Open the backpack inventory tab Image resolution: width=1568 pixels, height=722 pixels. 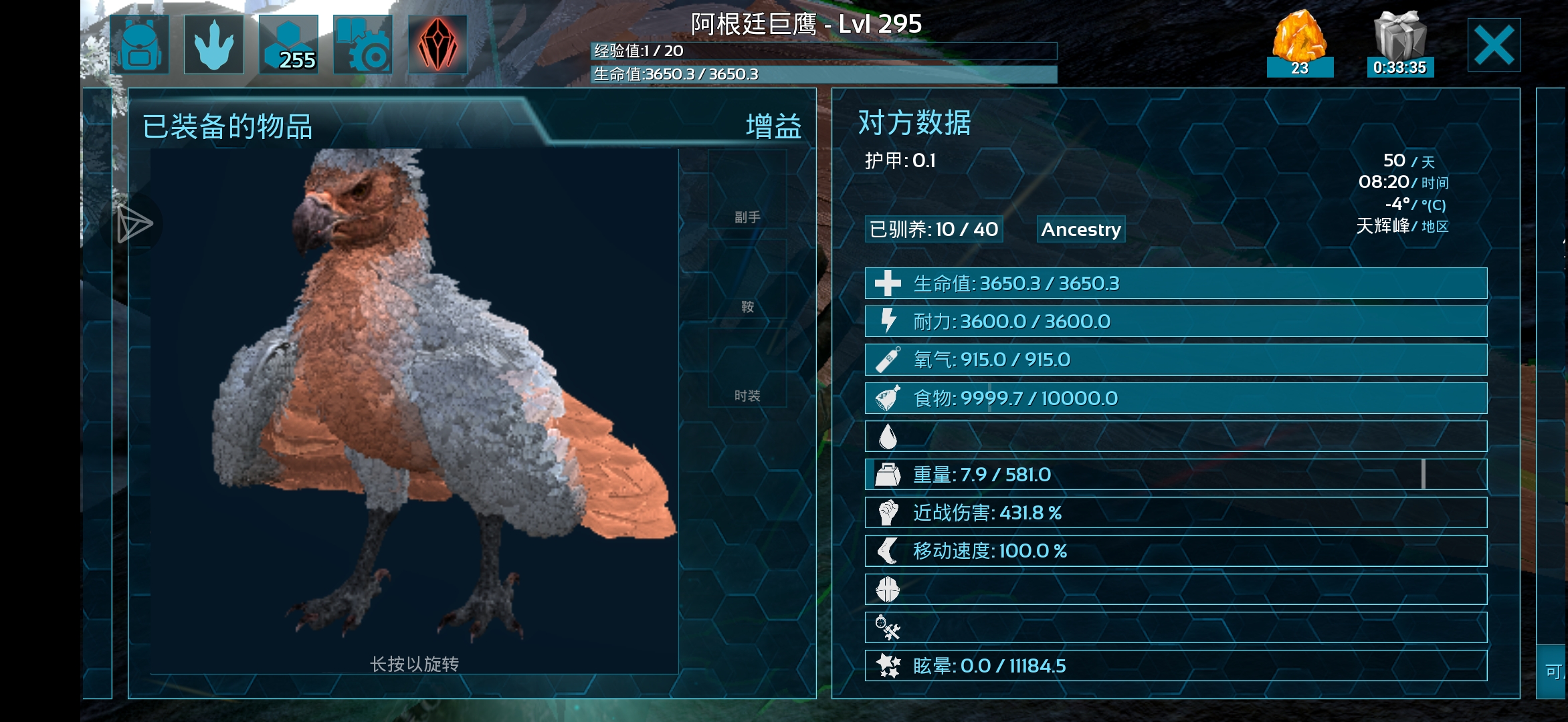click(x=140, y=45)
